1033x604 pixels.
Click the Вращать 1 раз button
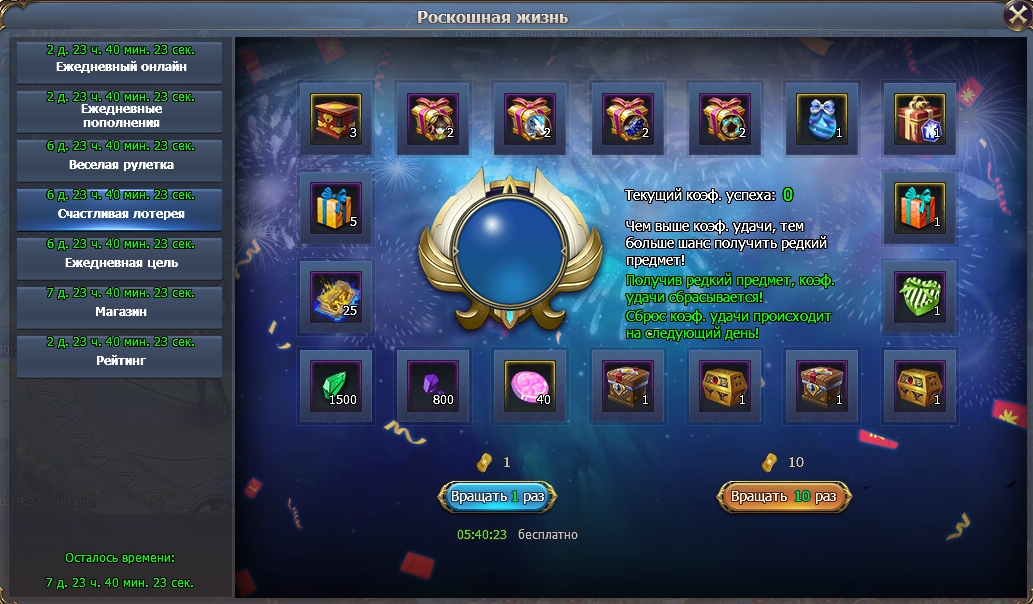(x=497, y=496)
